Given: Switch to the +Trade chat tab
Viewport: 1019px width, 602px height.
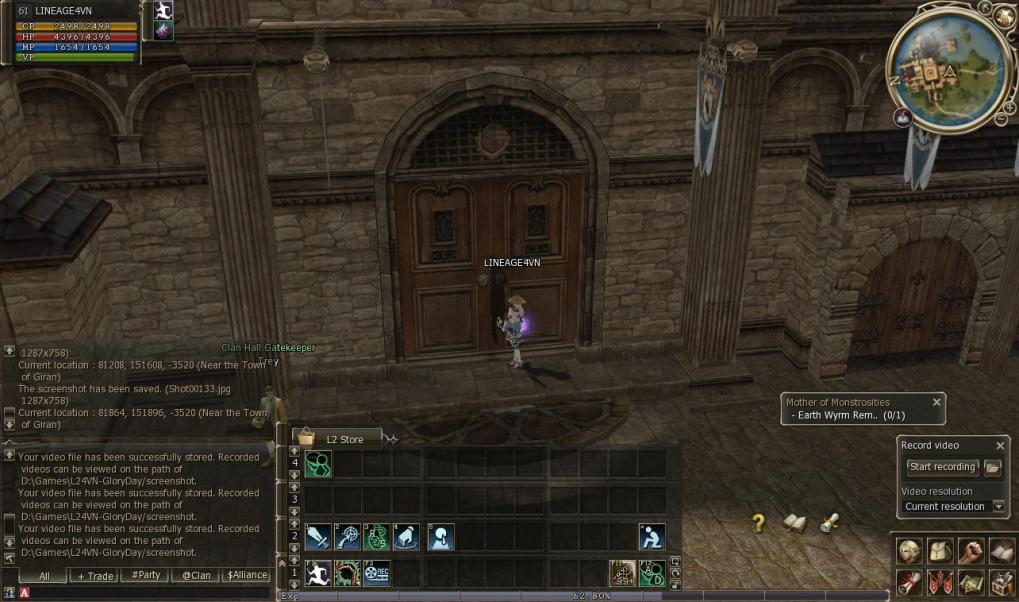Looking at the screenshot, I should click(95, 576).
